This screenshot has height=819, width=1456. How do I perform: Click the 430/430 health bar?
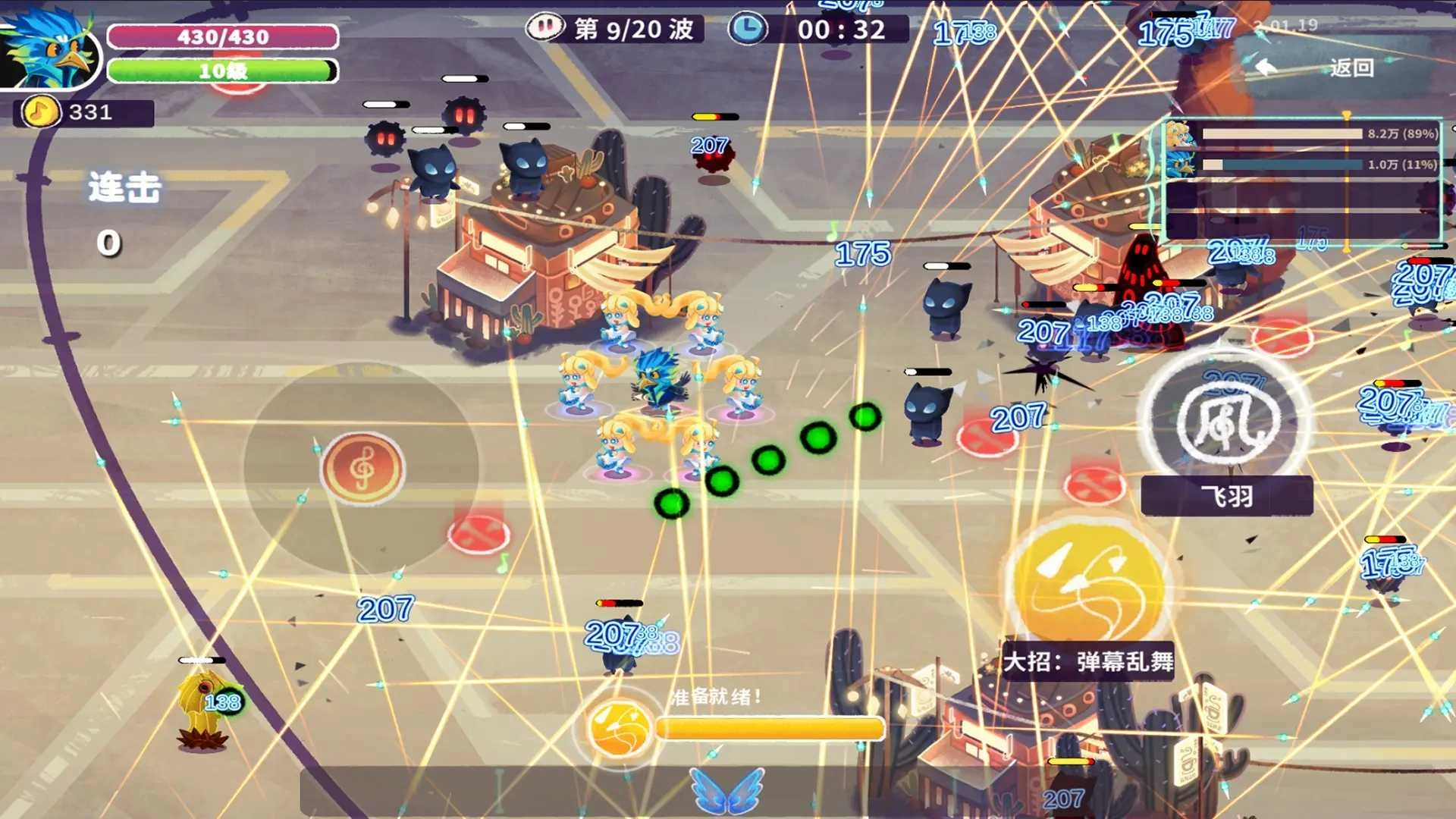pos(222,36)
